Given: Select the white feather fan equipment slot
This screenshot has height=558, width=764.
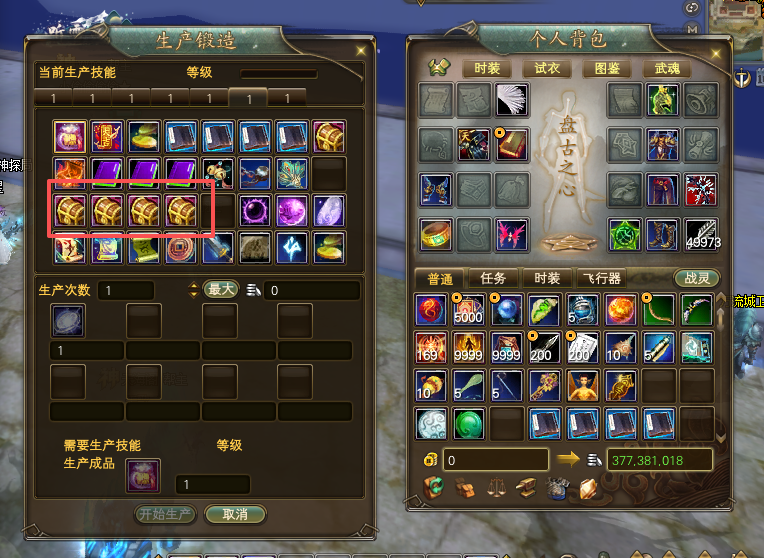Looking at the screenshot, I should click(x=512, y=100).
